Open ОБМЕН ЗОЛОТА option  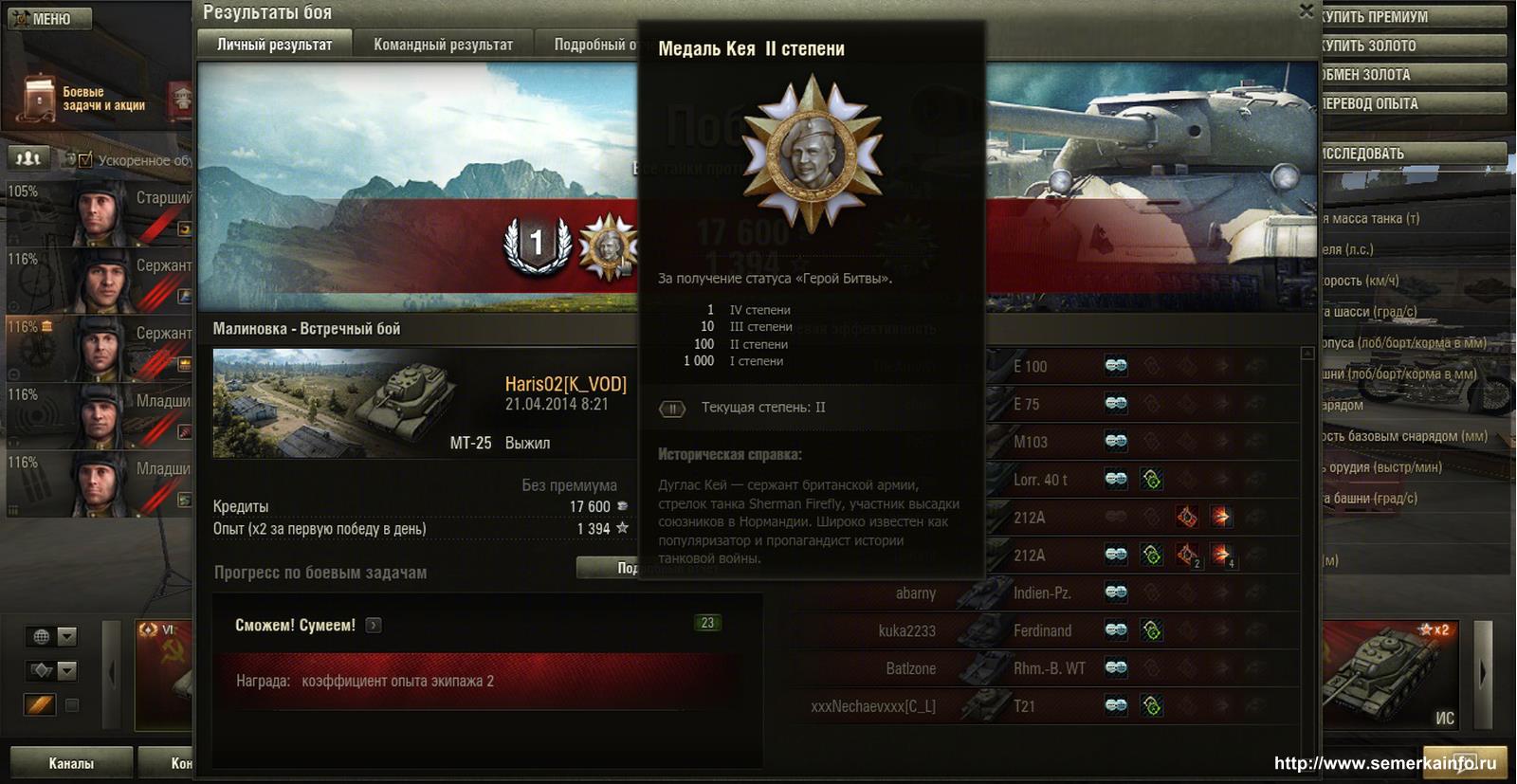tap(1411, 75)
